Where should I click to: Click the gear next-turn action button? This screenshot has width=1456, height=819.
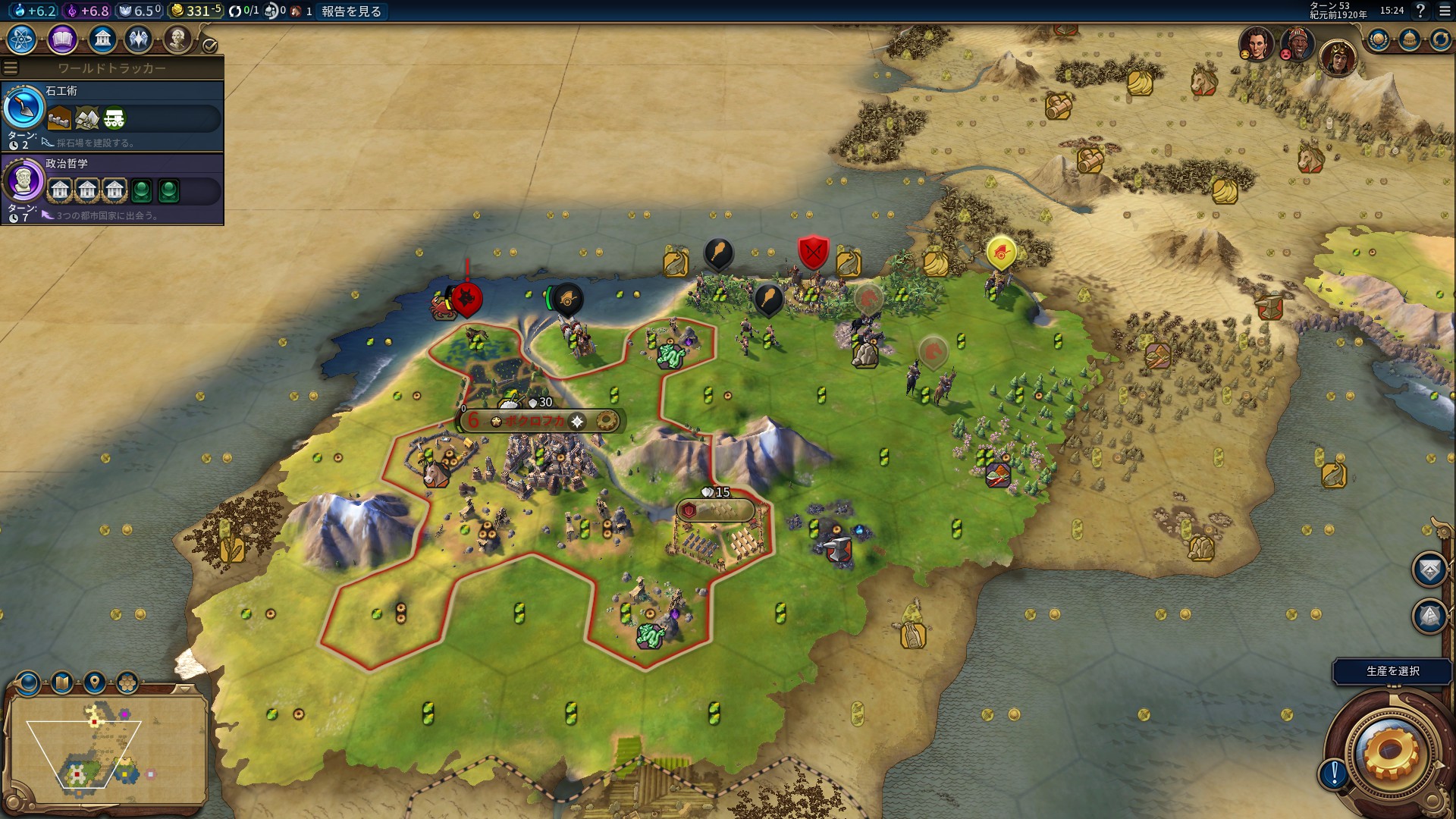[x=1389, y=751]
